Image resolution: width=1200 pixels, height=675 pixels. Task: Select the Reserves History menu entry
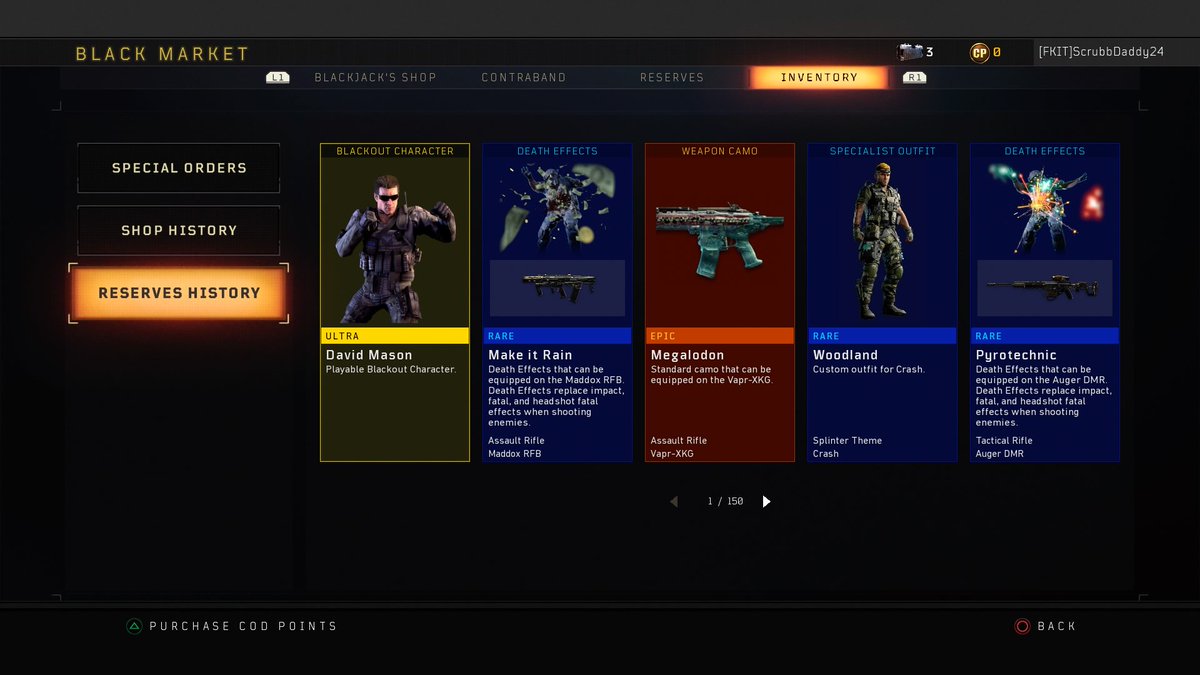point(179,293)
